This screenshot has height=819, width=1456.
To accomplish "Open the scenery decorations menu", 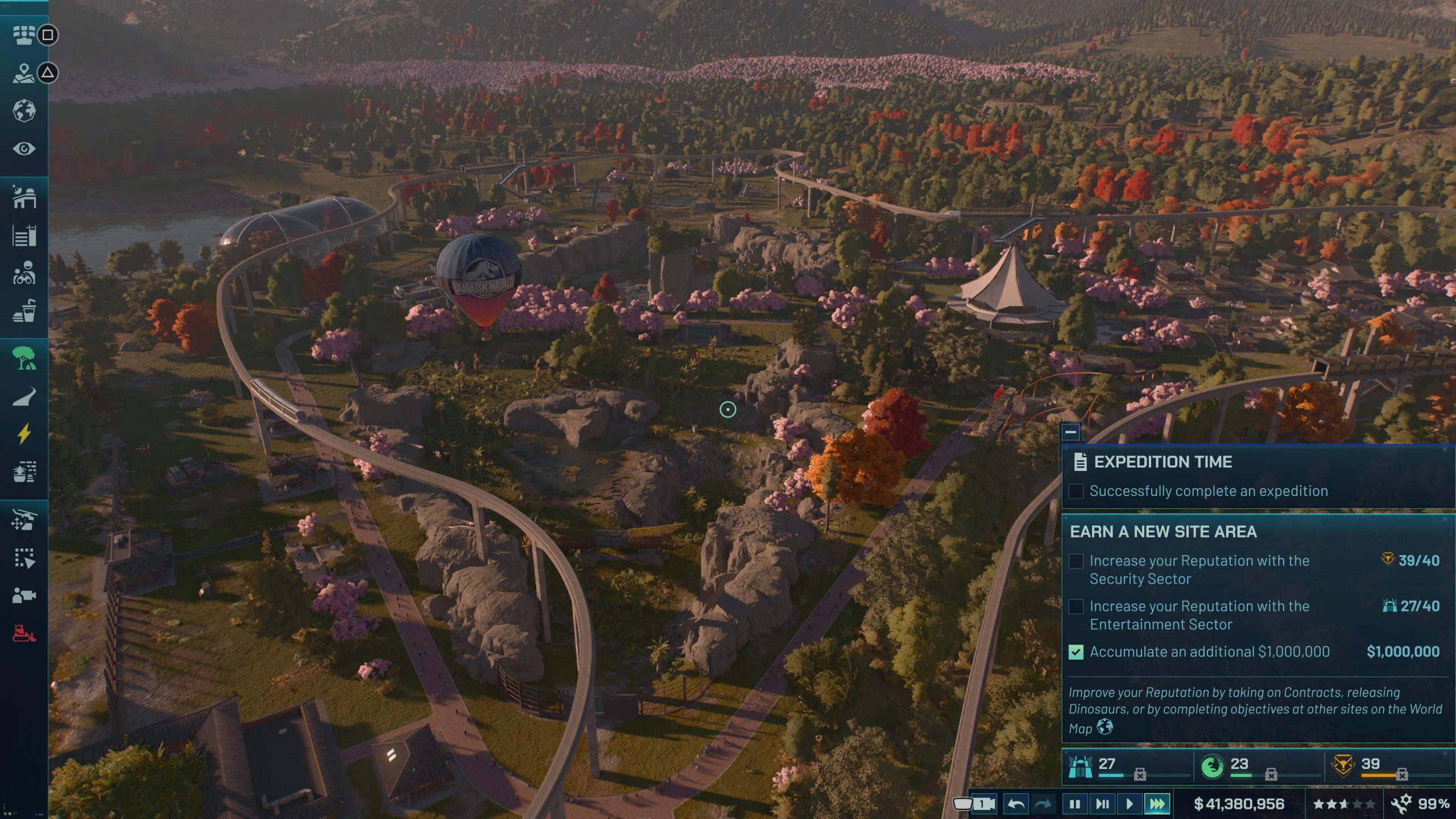I will point(24,472).
